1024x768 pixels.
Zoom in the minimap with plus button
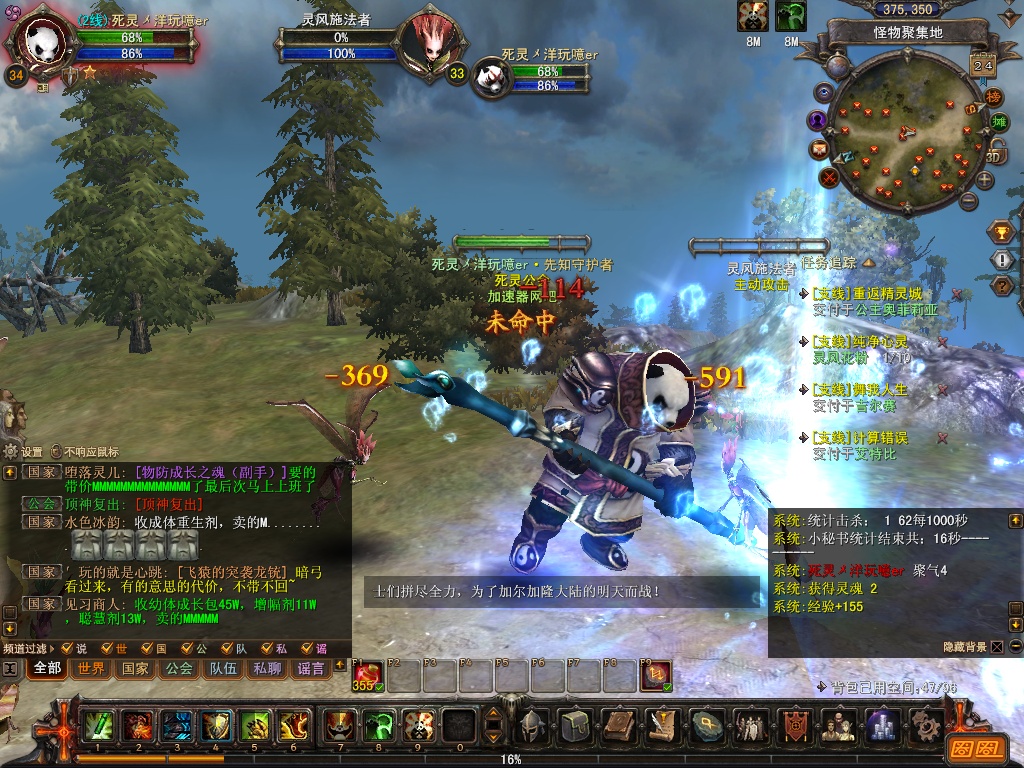[x=985, y=181]
